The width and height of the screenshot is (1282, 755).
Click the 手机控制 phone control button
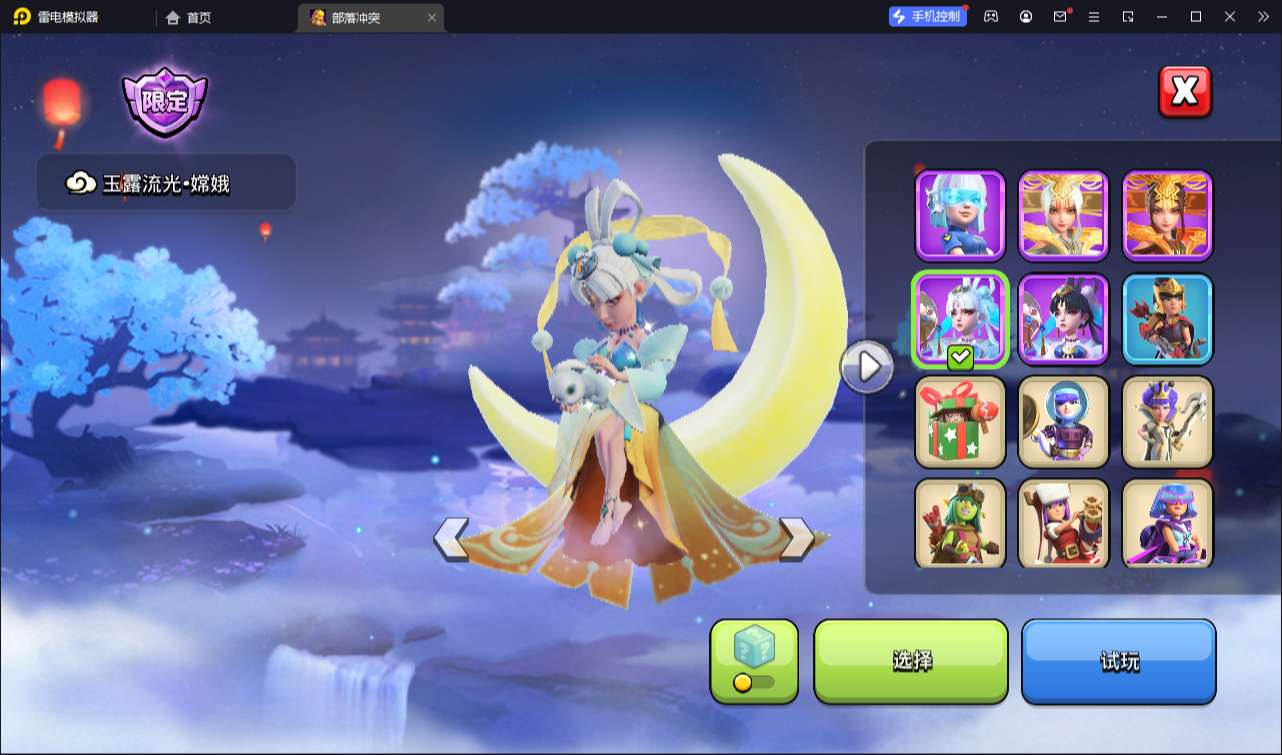click(x=928, y=17)
